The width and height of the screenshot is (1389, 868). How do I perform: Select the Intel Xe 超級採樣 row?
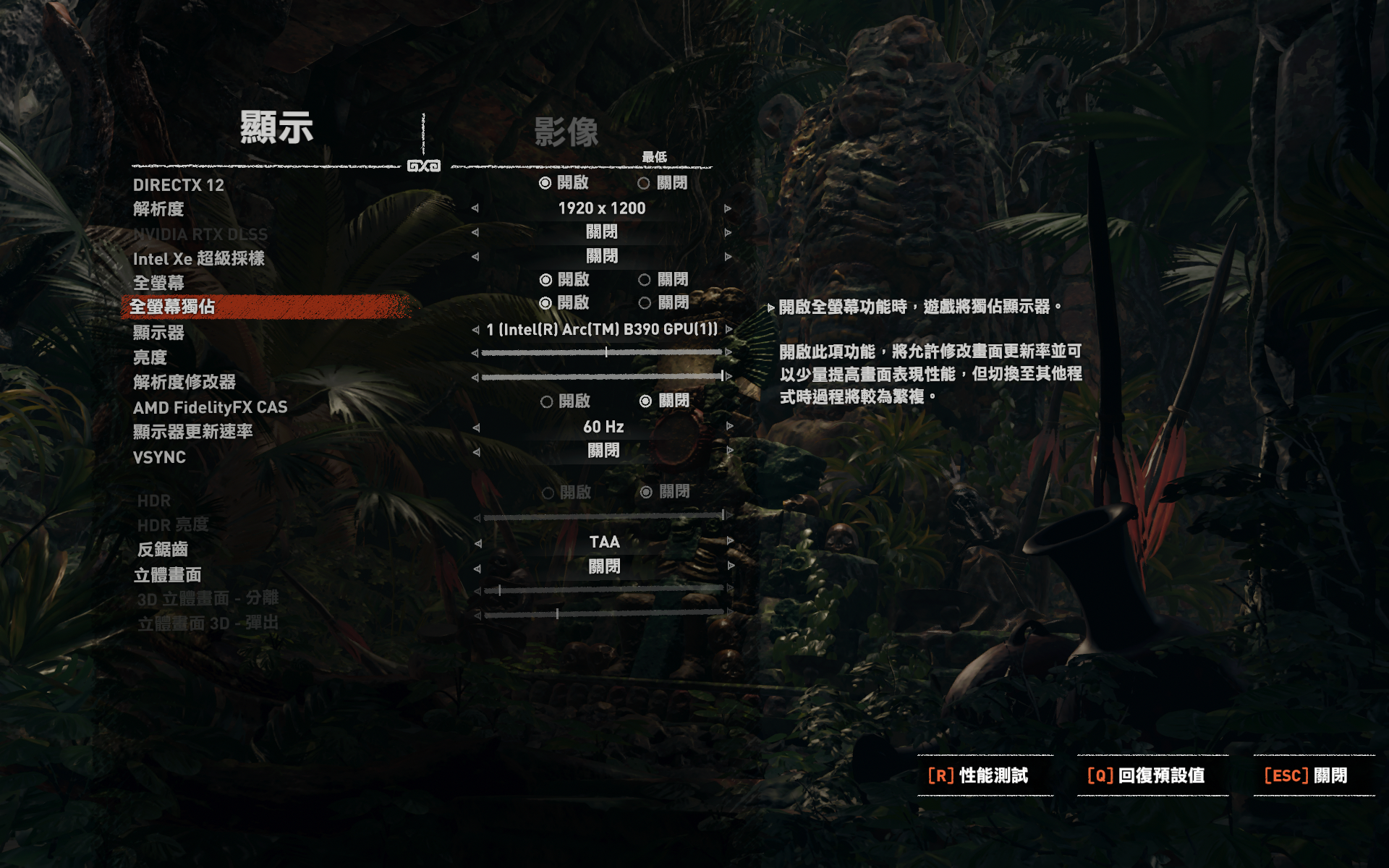199,259
